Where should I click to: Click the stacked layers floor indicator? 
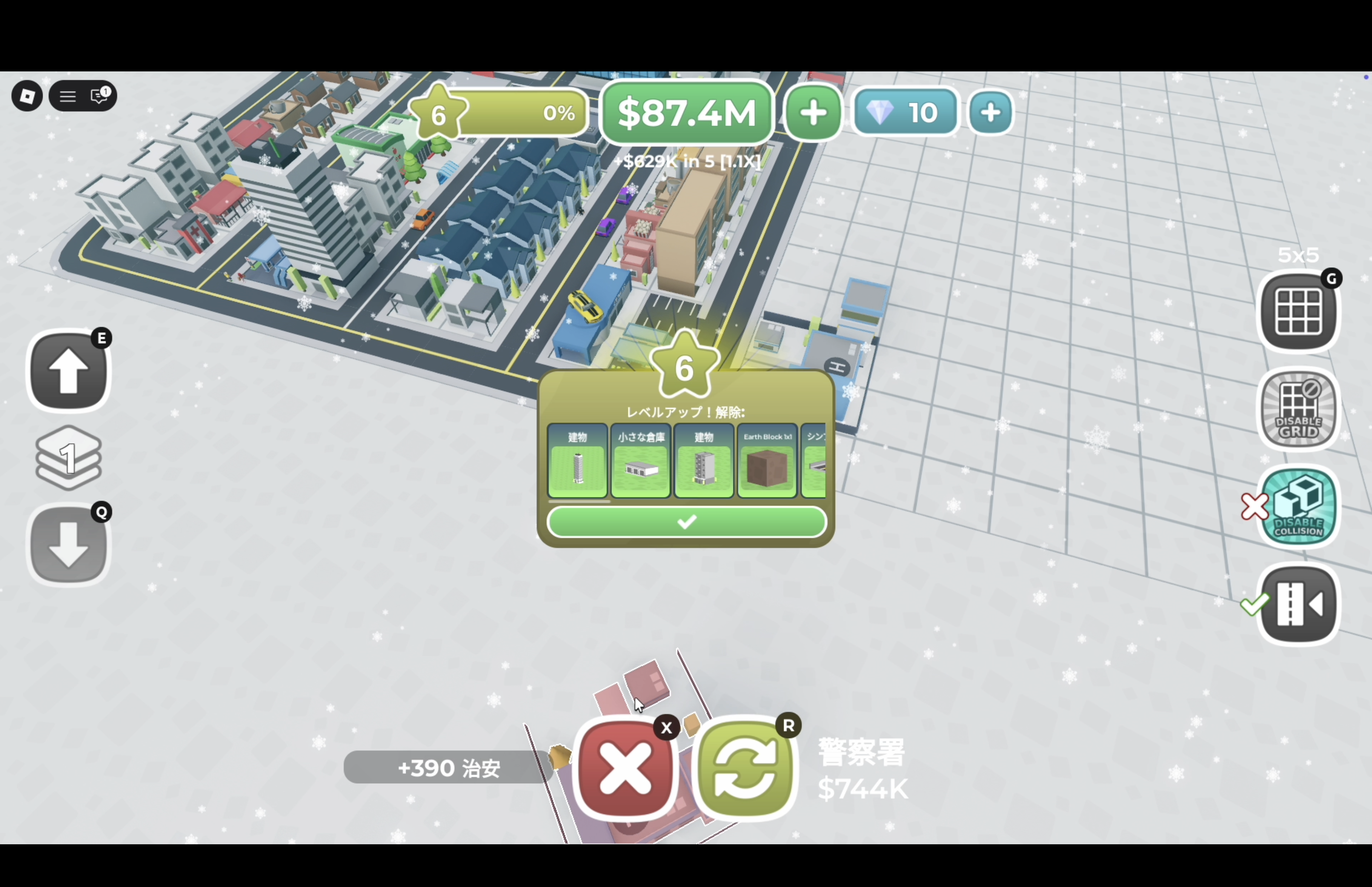[x=68, y=458]
